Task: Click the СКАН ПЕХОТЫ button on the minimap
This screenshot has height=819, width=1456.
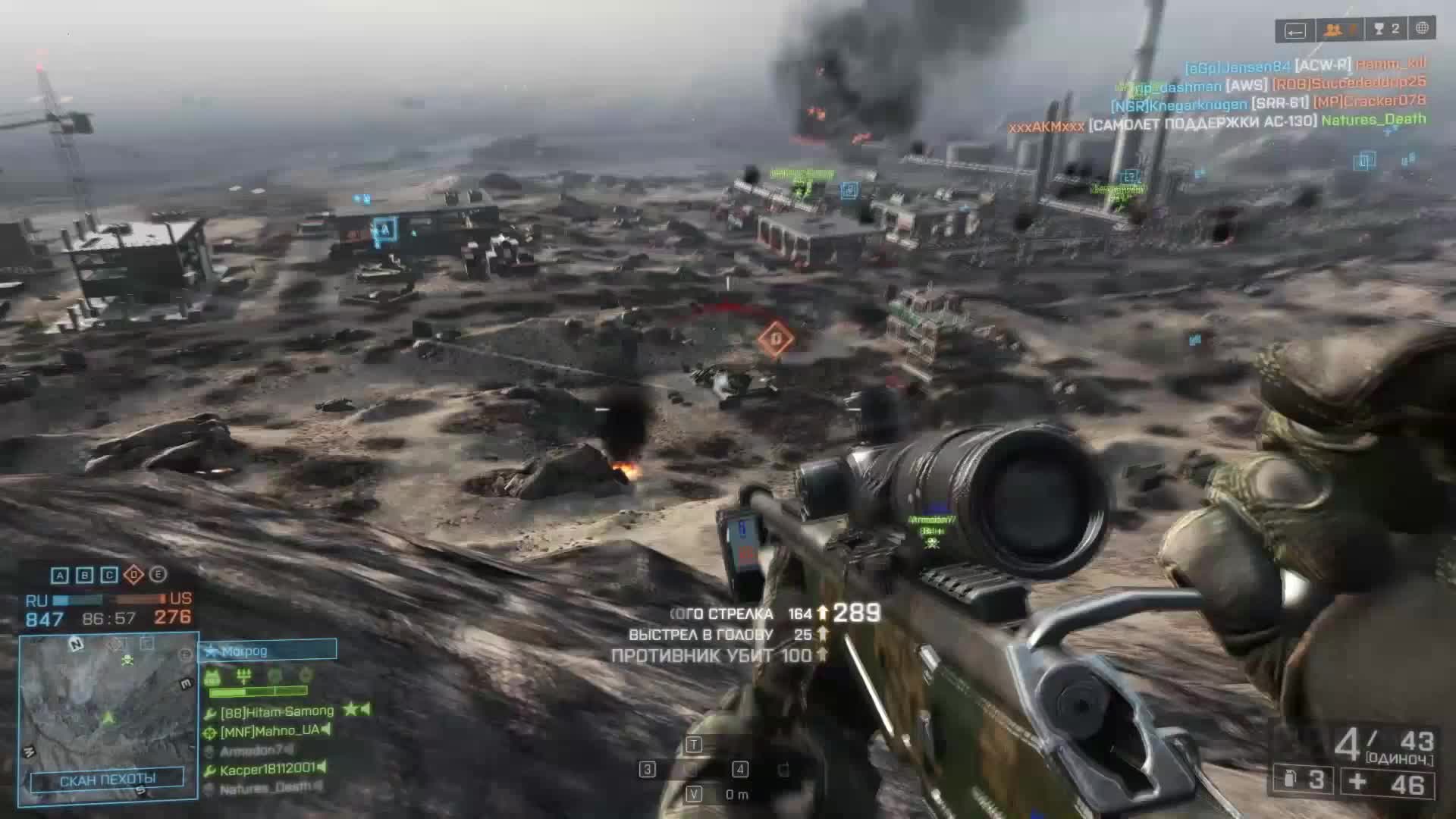Action: [108, 779]
